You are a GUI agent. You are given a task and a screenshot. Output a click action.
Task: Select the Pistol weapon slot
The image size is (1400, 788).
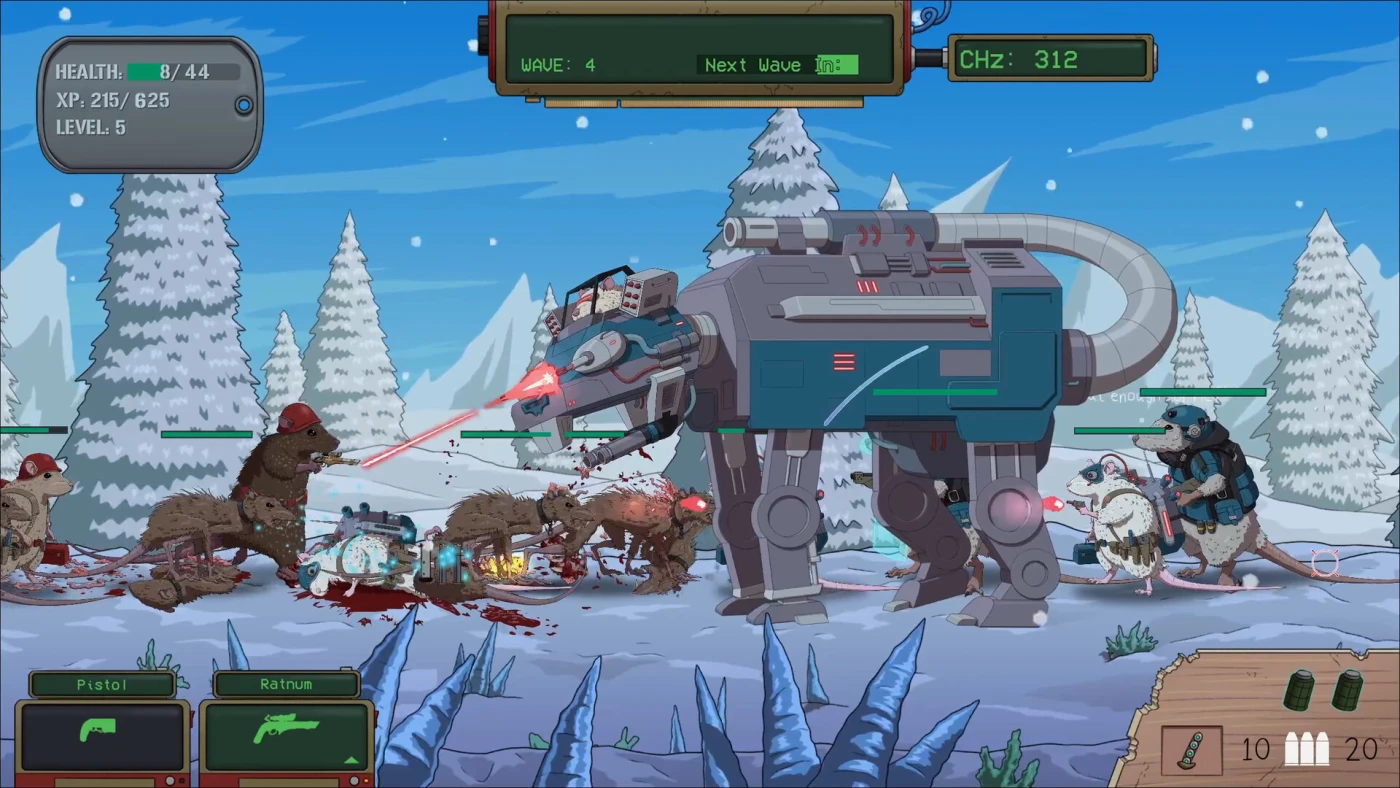point(102,734)
